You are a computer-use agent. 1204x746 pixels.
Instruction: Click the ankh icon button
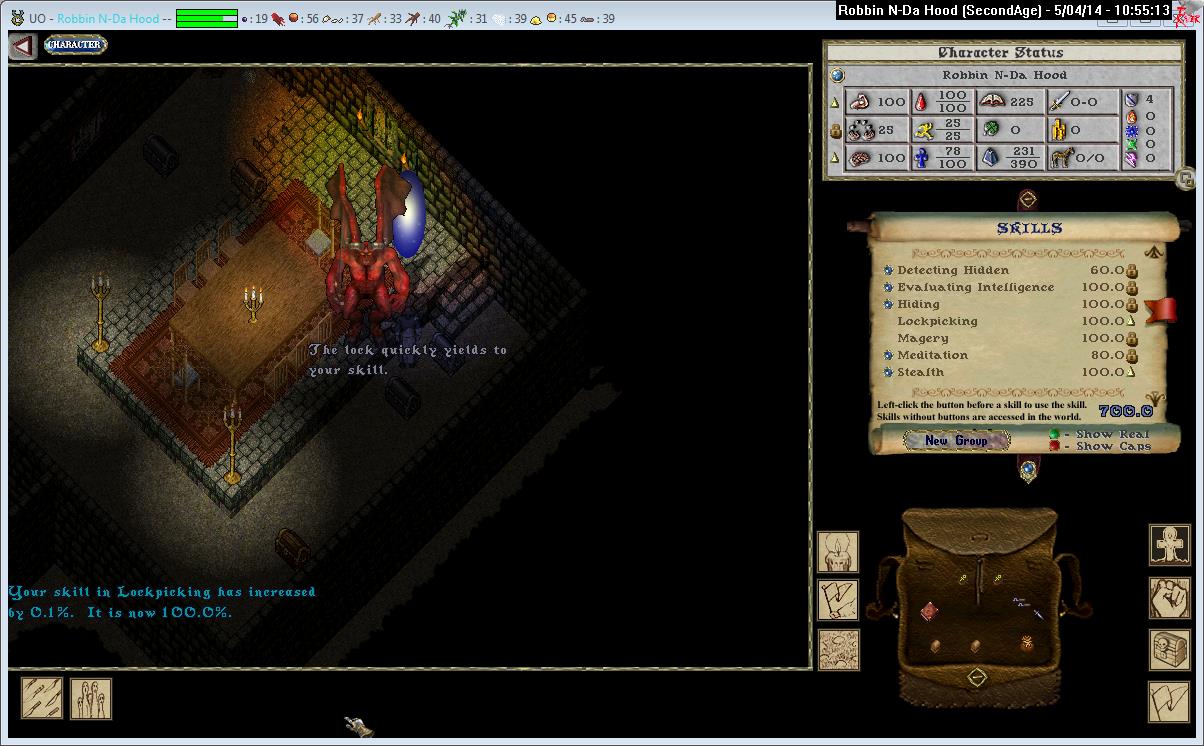coord(1168,545)
